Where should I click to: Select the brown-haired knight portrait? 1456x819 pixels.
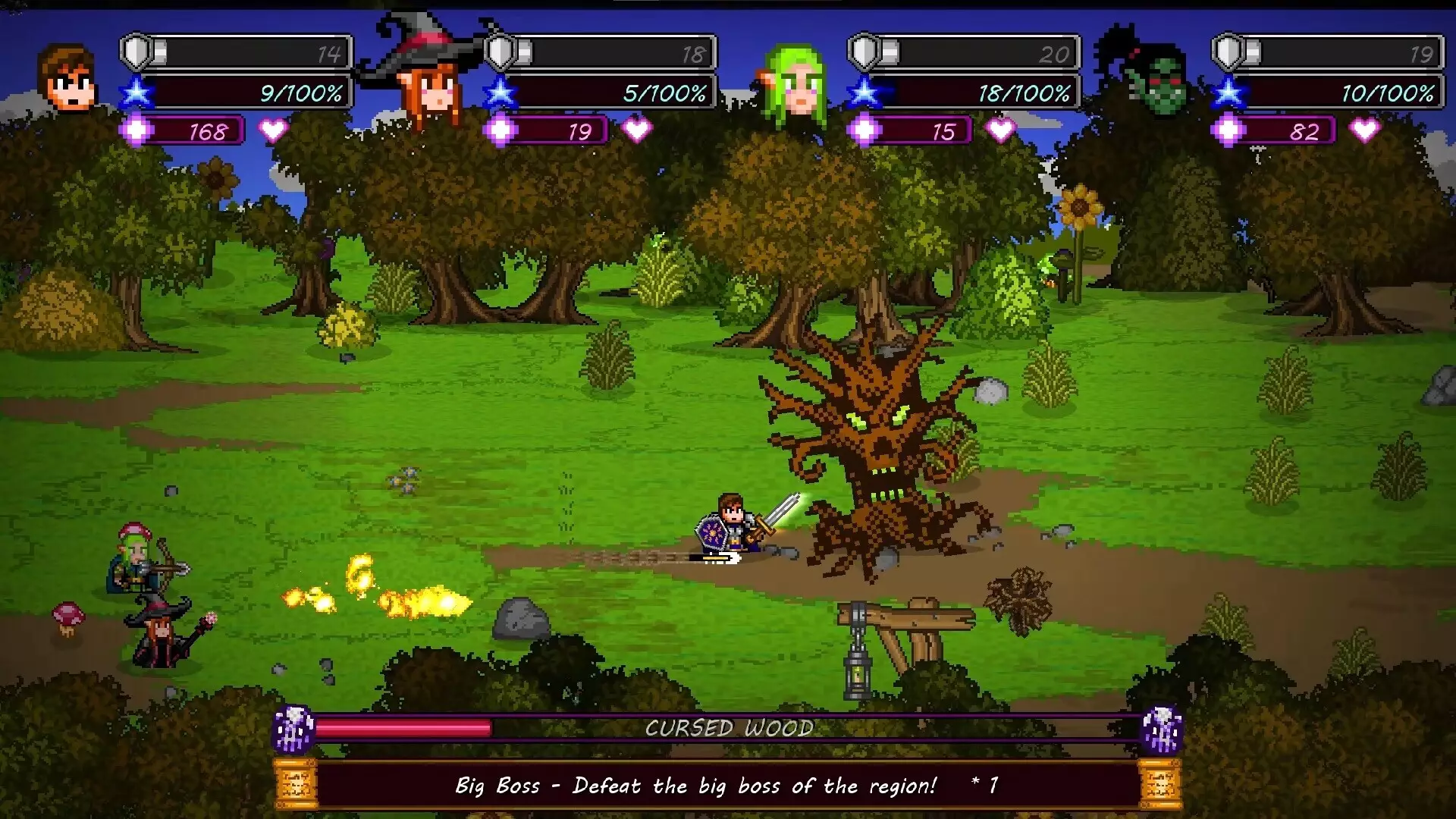click(67, 79)
